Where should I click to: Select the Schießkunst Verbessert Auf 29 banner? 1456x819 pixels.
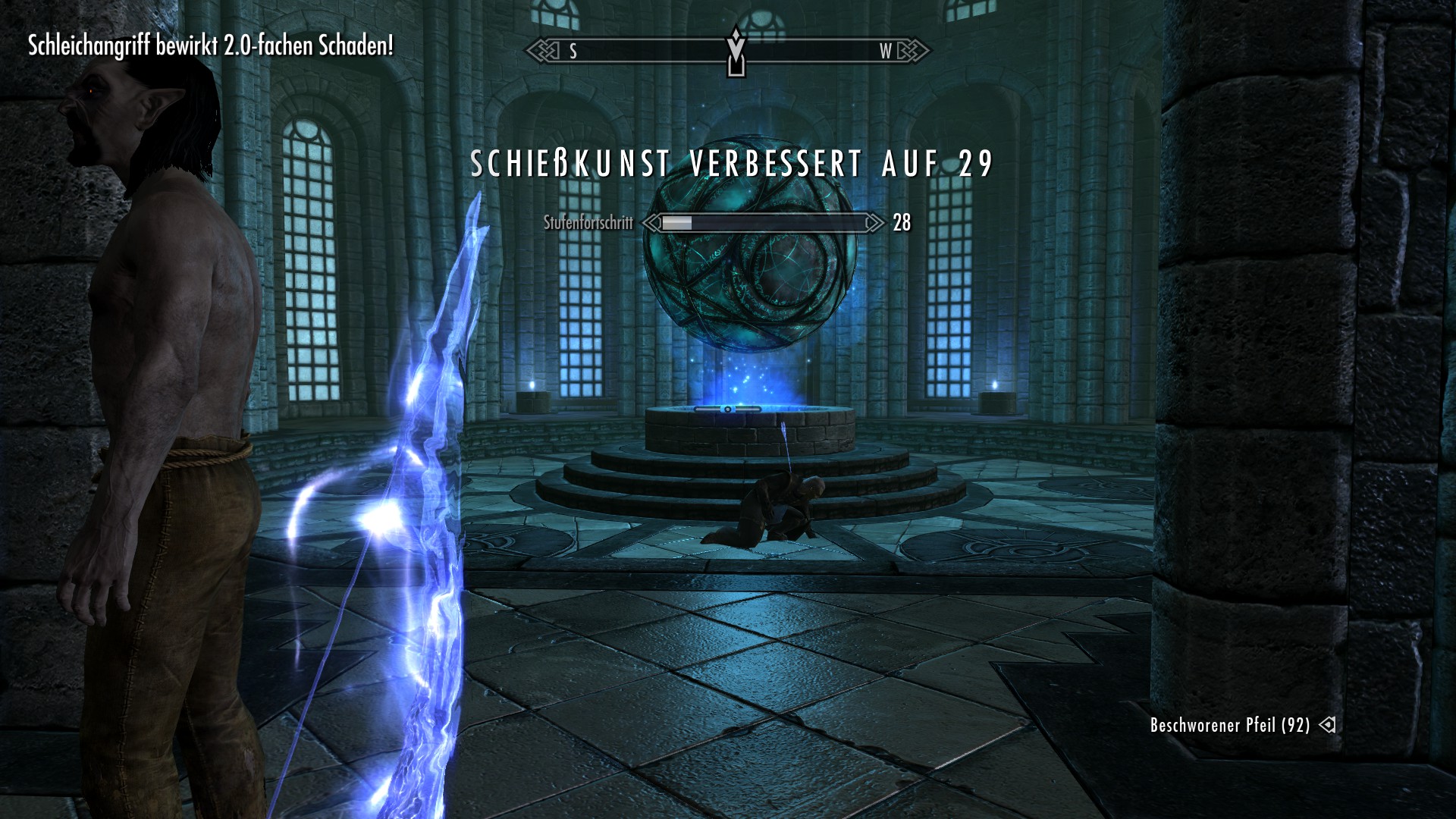click(x=732, y=162)
